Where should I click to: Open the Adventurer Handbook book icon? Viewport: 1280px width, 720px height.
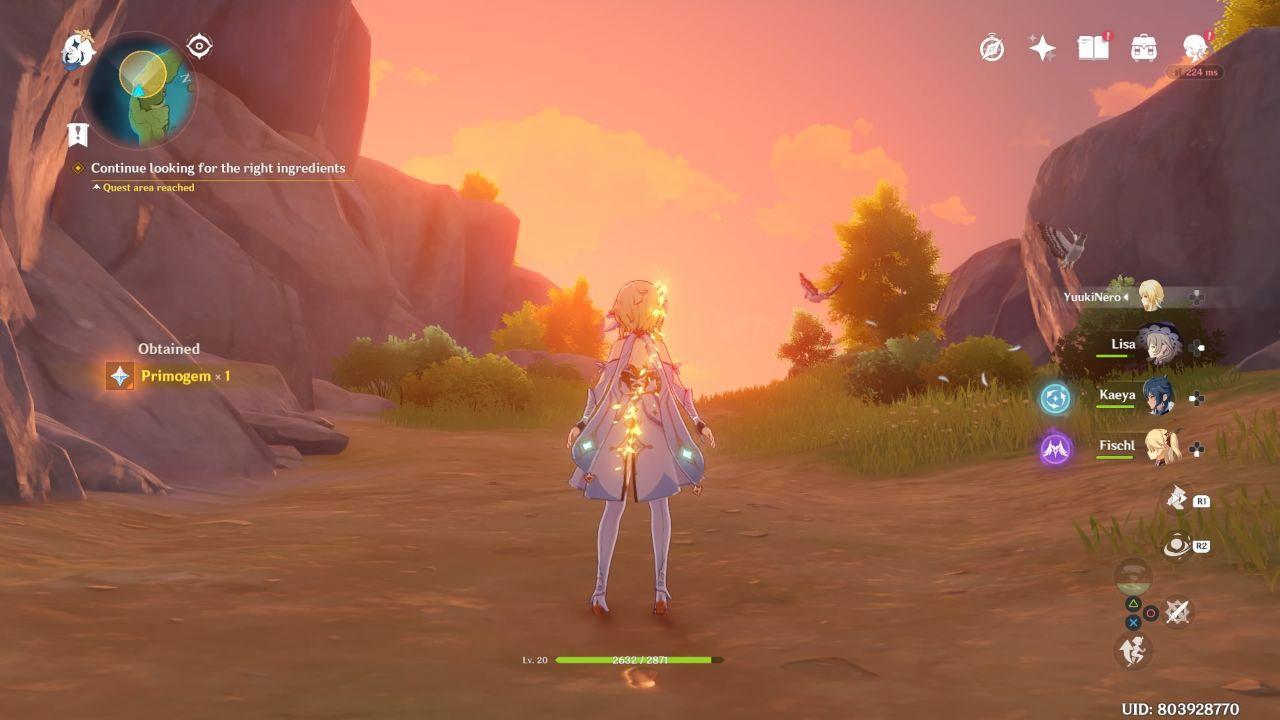click(1093, 48)
